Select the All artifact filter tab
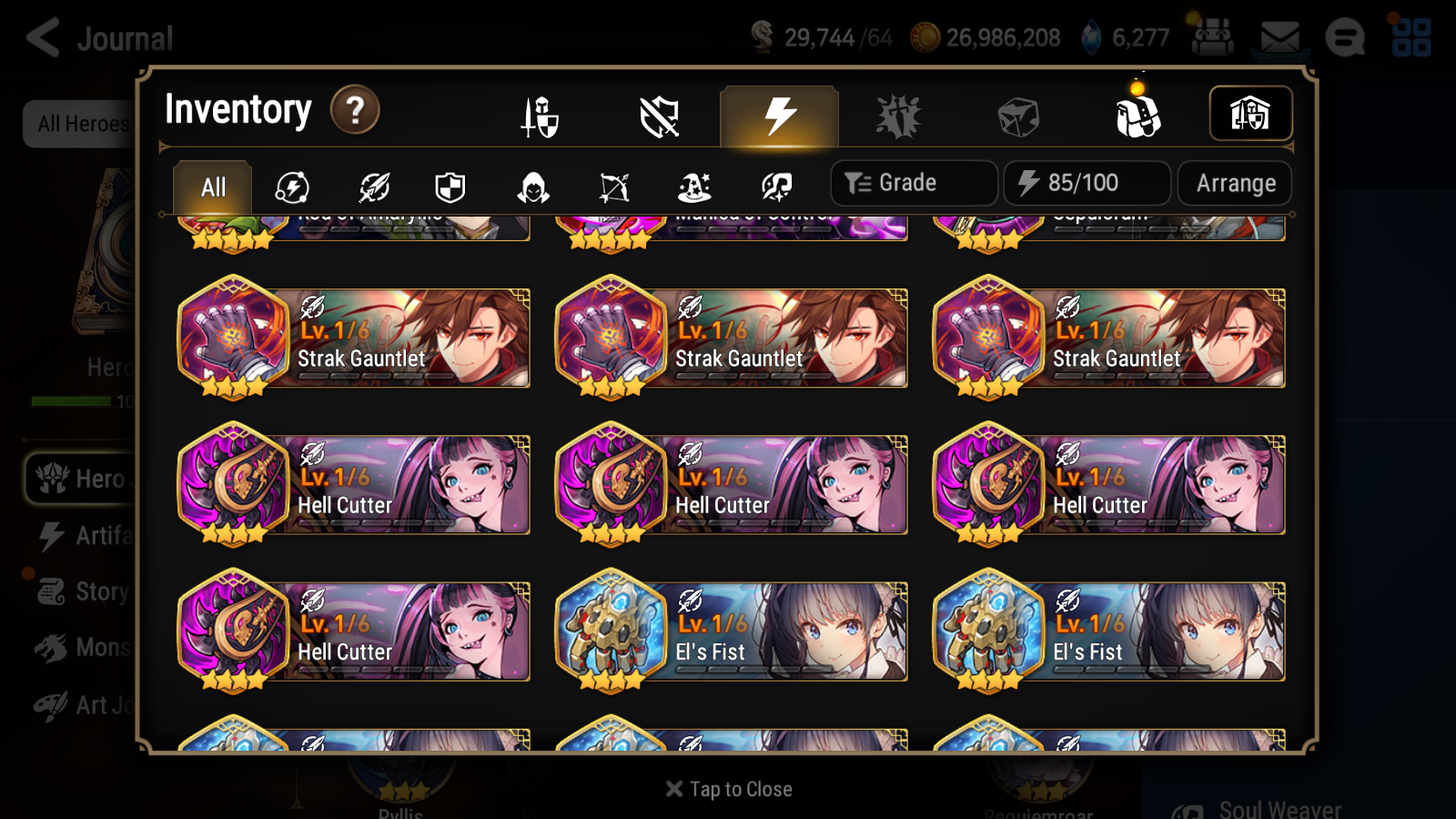 [211, 187]
